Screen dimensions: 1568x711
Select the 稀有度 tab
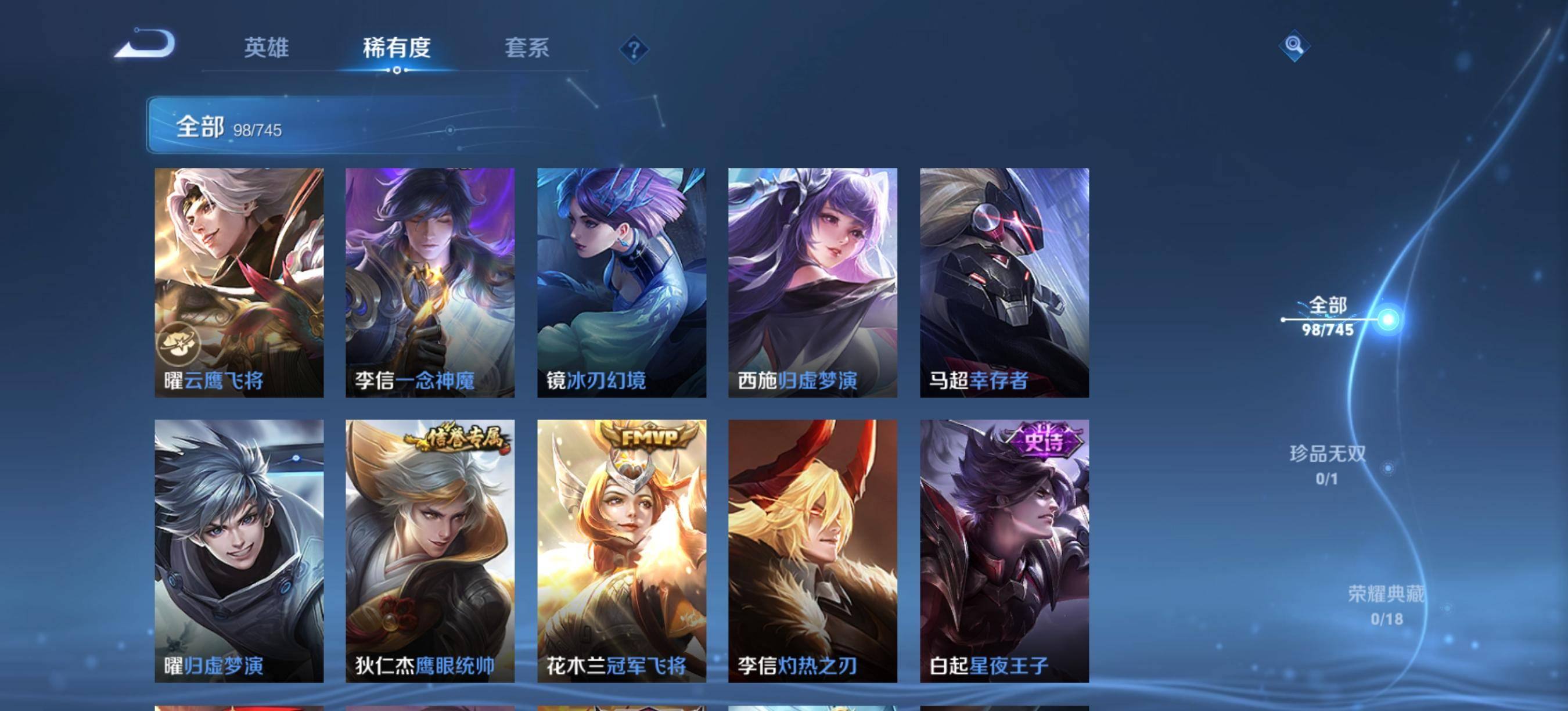tap(397, 48)
